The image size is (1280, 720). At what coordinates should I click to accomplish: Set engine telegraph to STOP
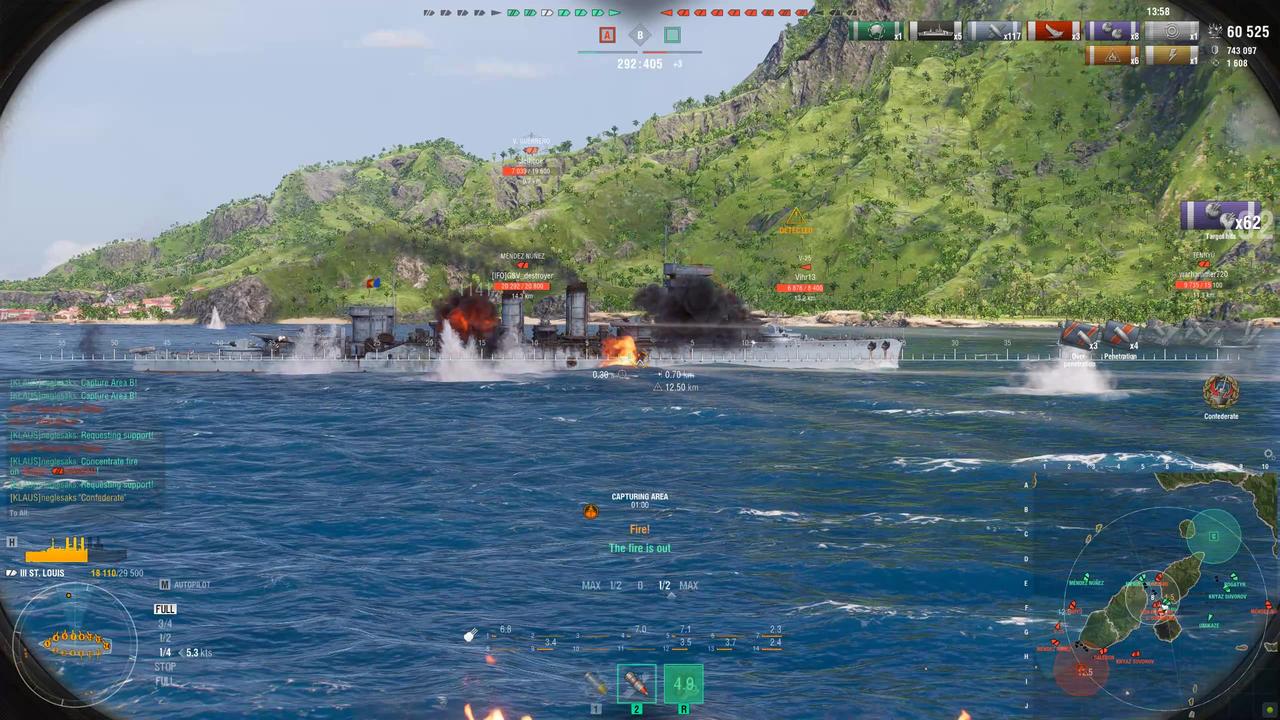pos(163,666)
